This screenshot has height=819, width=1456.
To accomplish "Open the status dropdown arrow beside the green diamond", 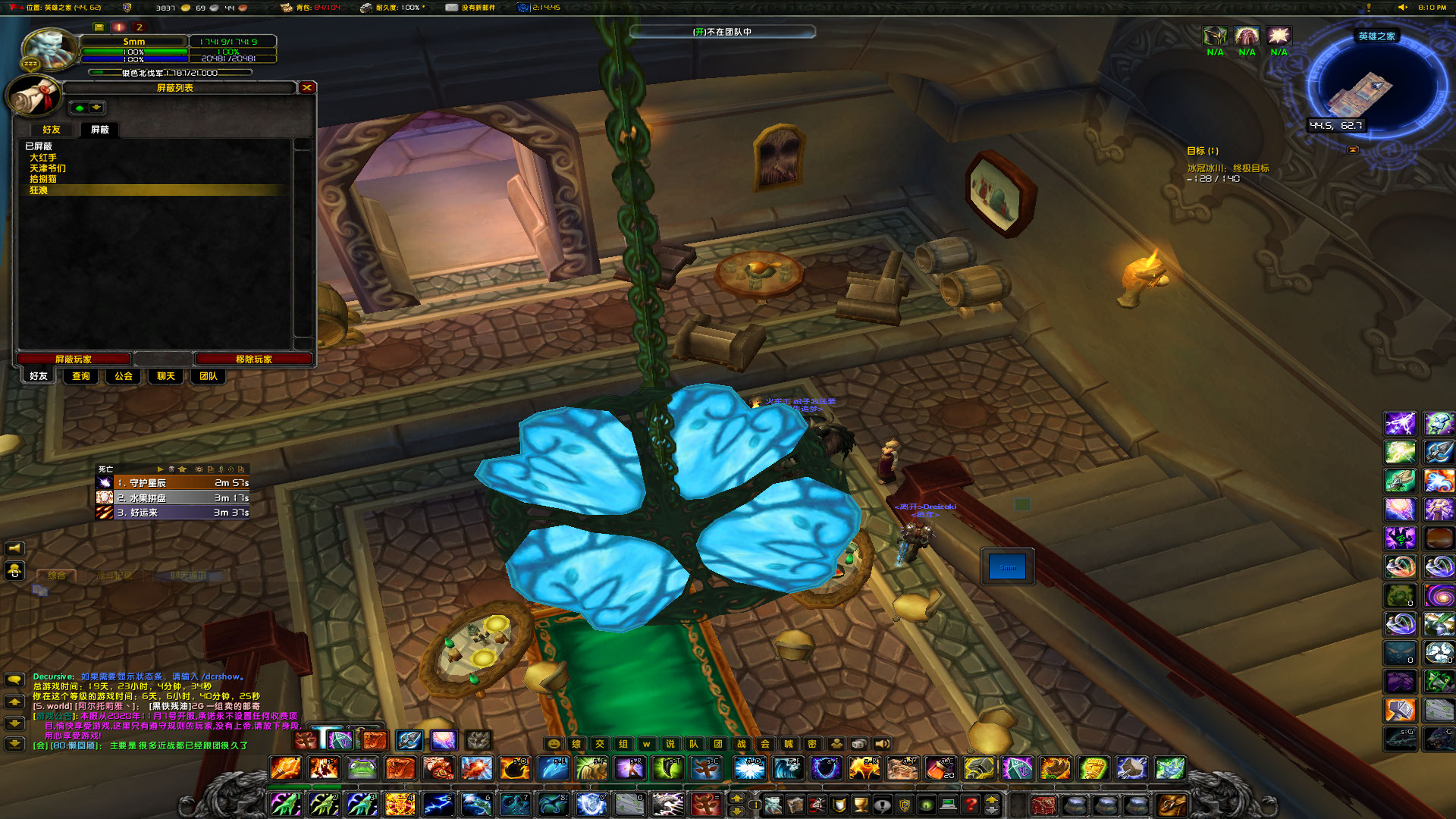I will coord(96,107).
